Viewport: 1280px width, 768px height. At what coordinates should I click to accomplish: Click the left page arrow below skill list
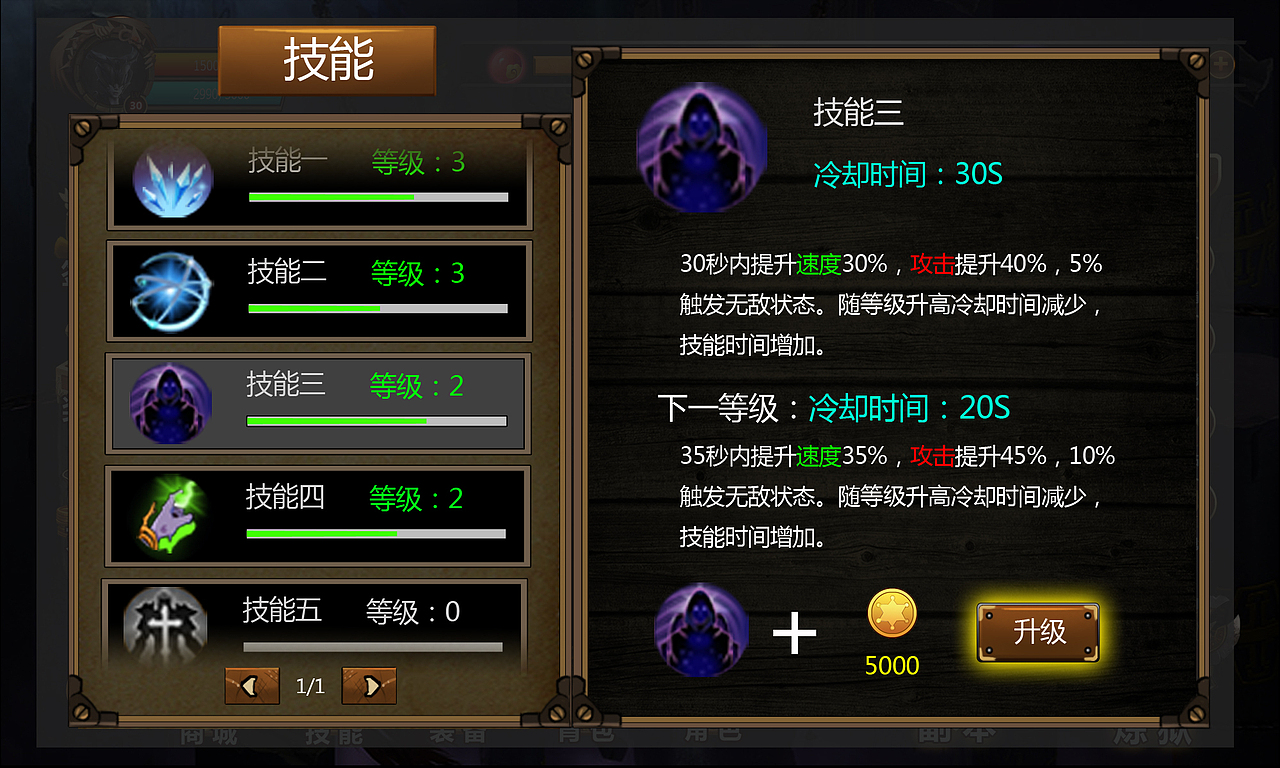251,686
